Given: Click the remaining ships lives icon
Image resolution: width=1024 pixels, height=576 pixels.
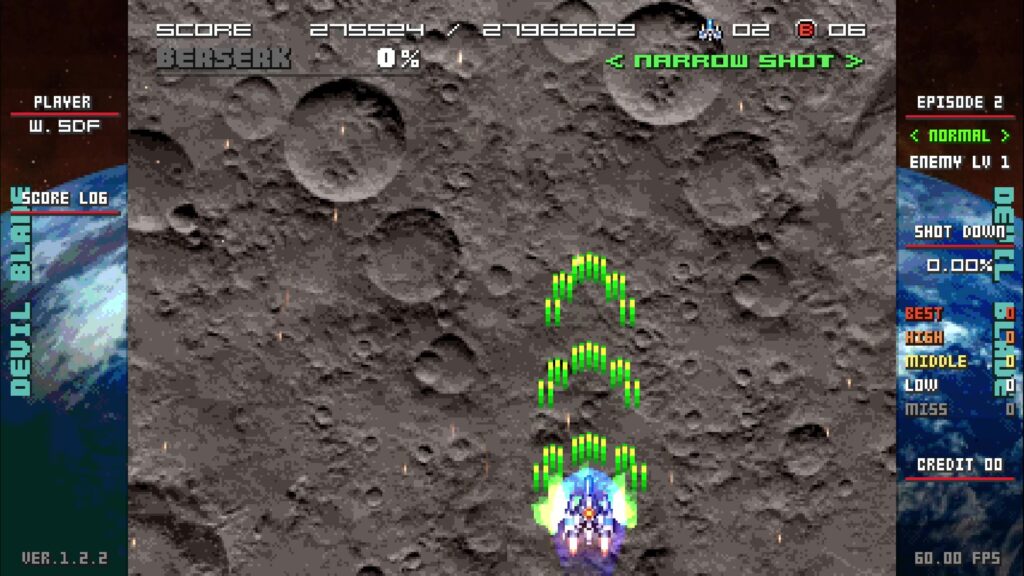Looking at the screenshot, I should click(x=710, y=30).
